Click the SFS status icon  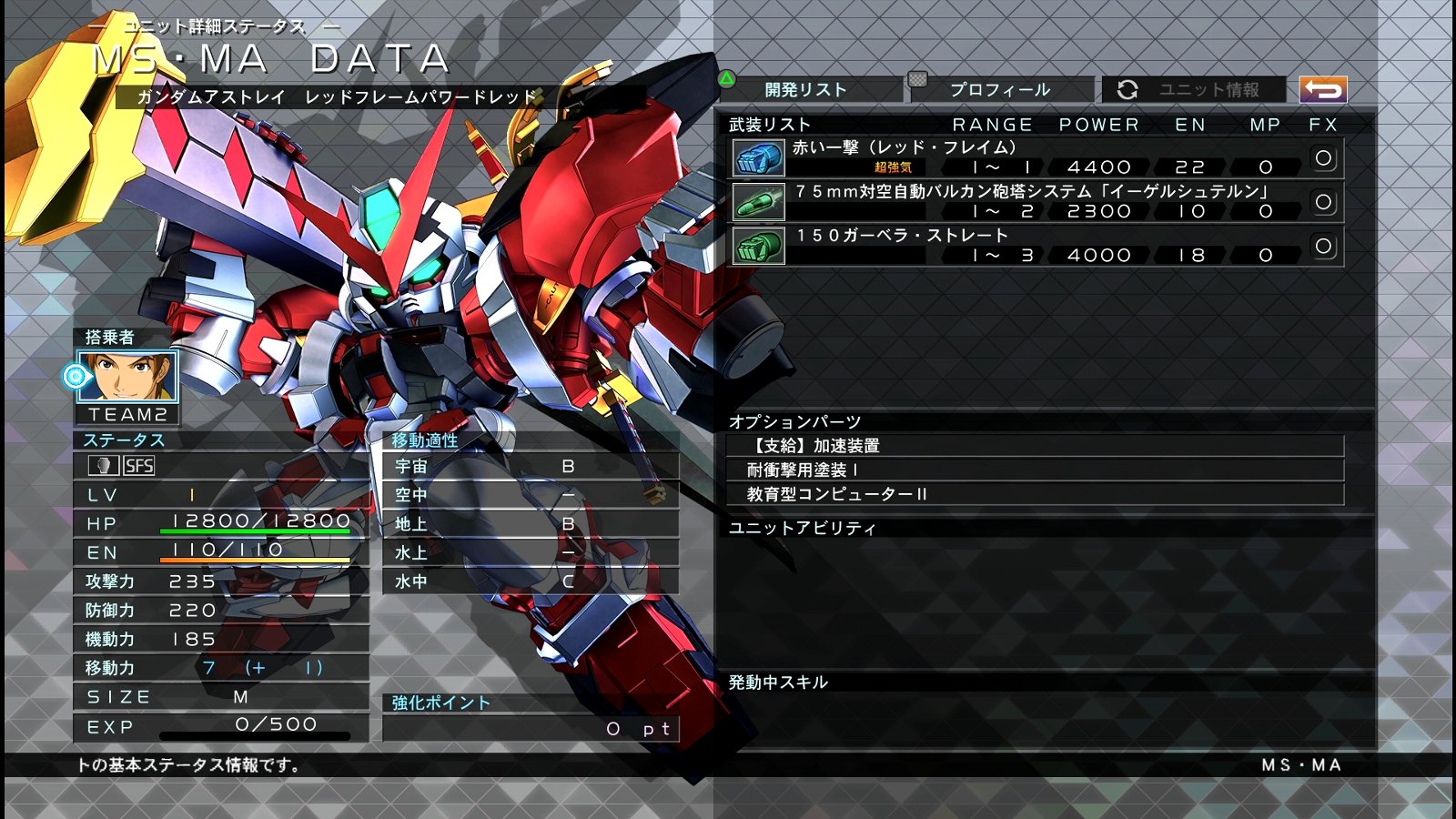pyautogui.click(x=136, y=466)
